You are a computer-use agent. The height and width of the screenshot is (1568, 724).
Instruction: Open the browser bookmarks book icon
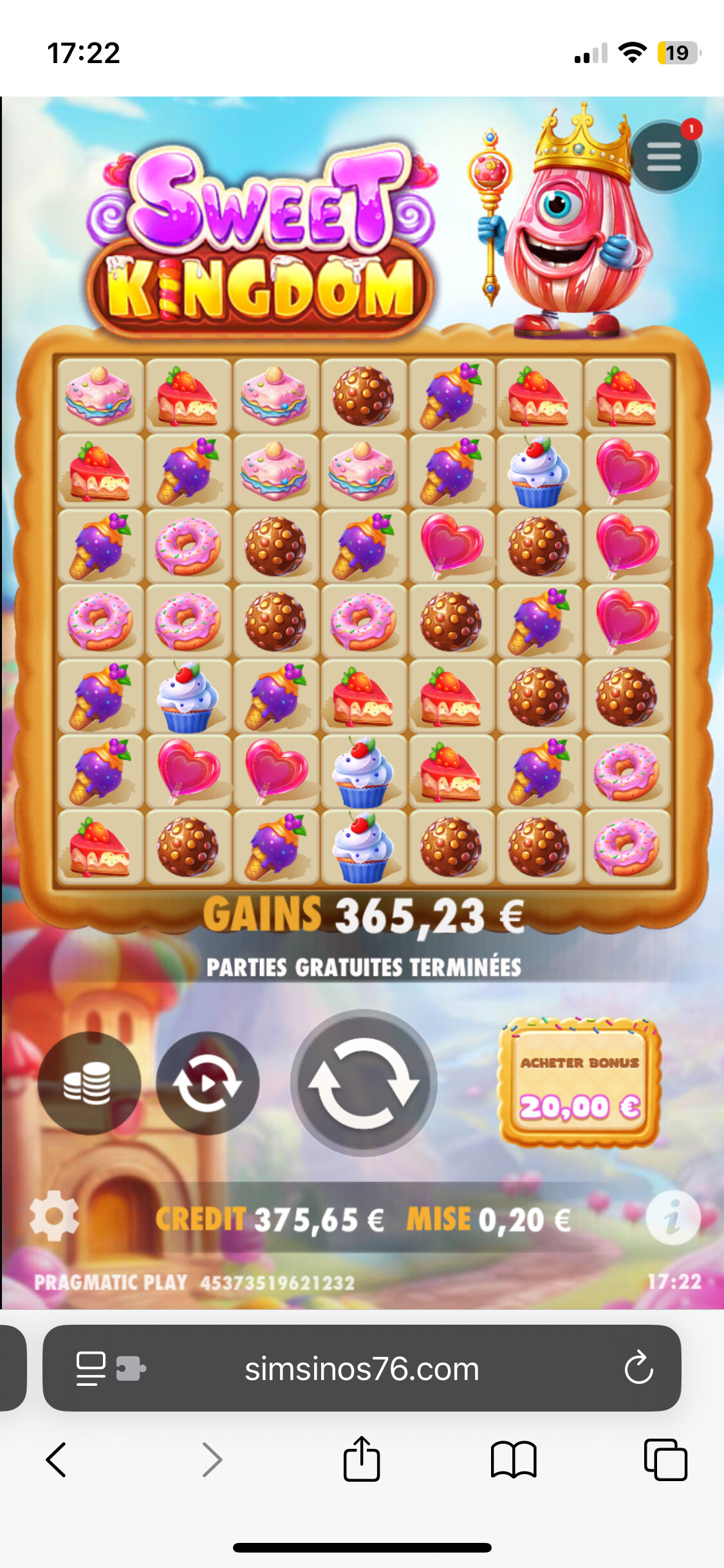click(513, 1459)
